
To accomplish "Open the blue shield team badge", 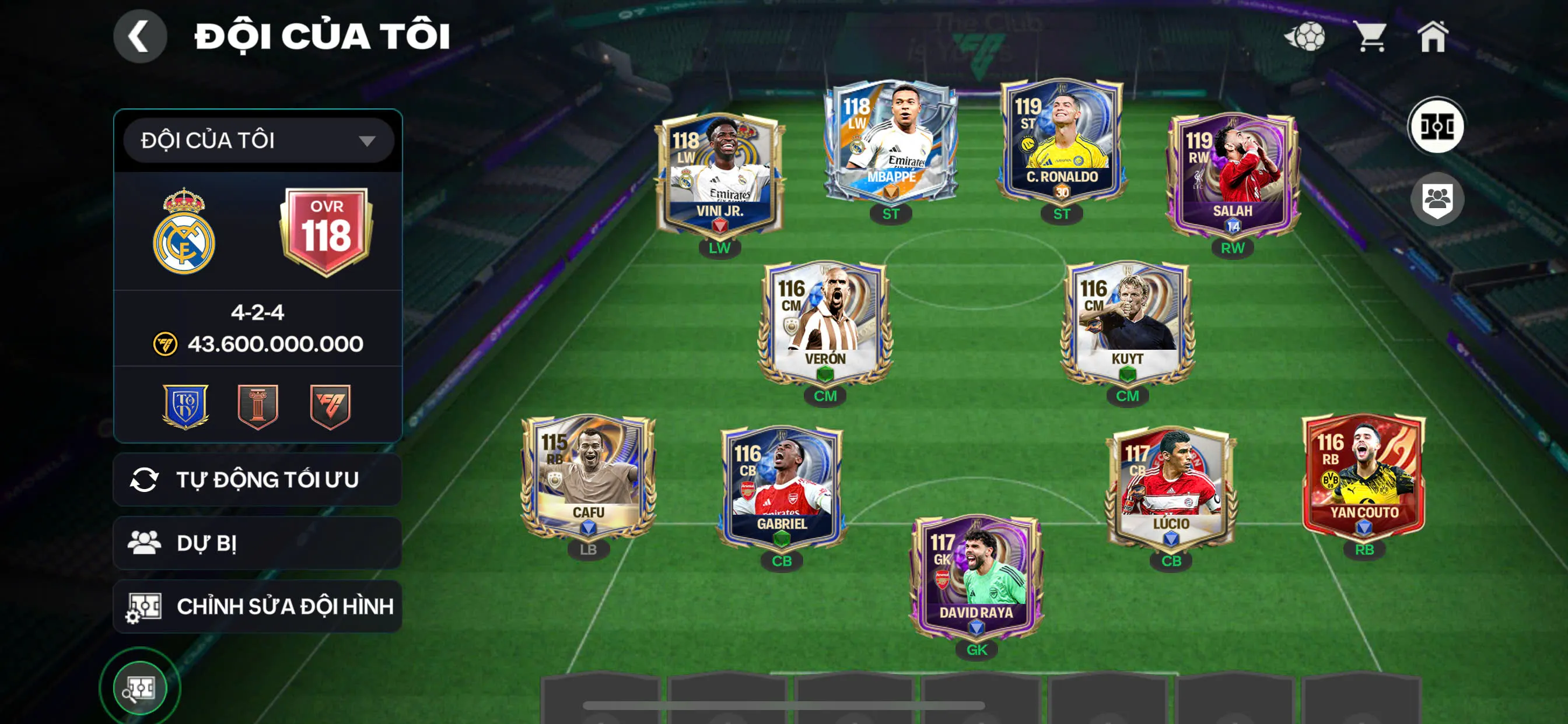I will point(185,406).
